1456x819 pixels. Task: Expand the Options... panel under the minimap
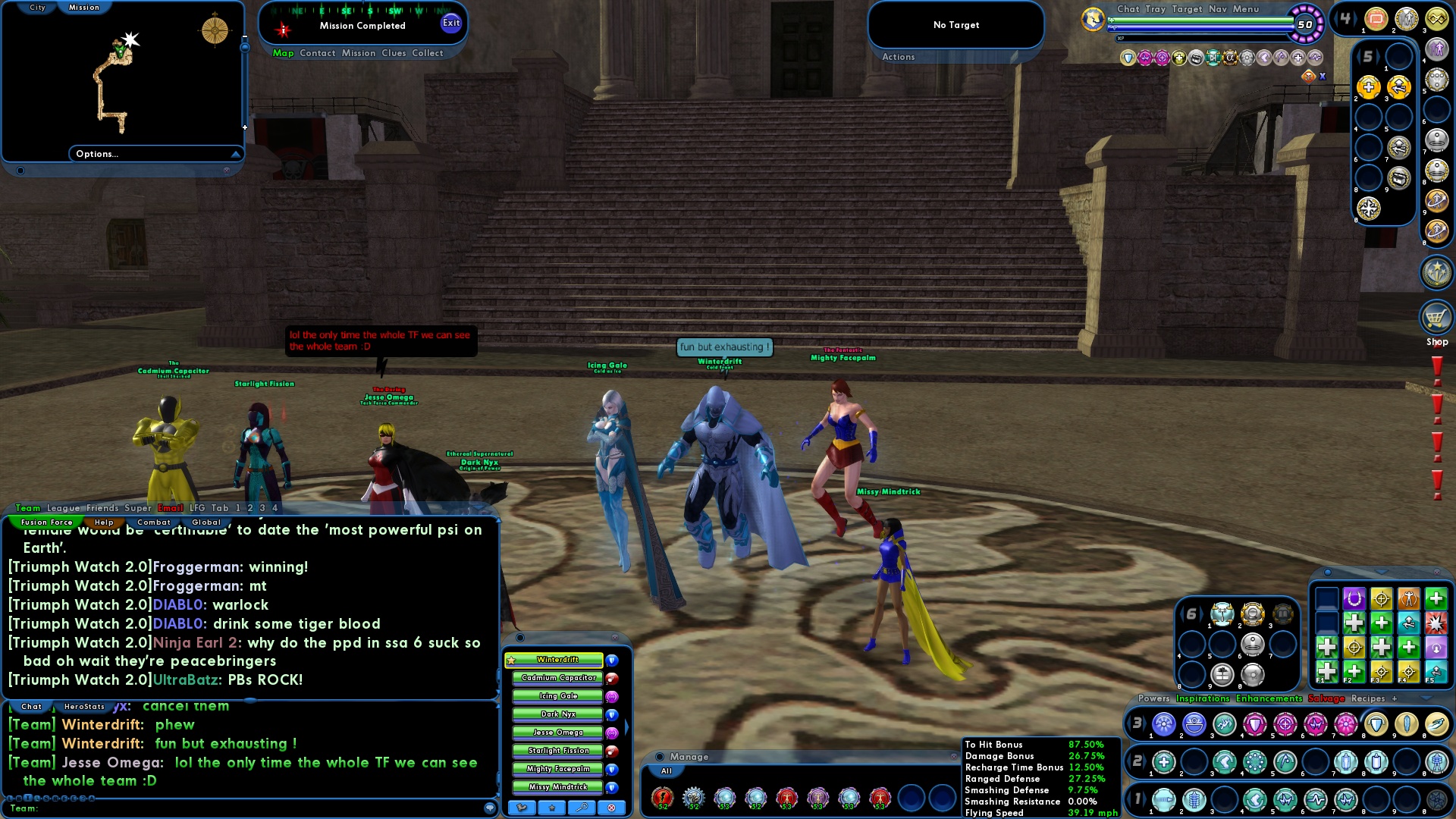coord(97,153)
